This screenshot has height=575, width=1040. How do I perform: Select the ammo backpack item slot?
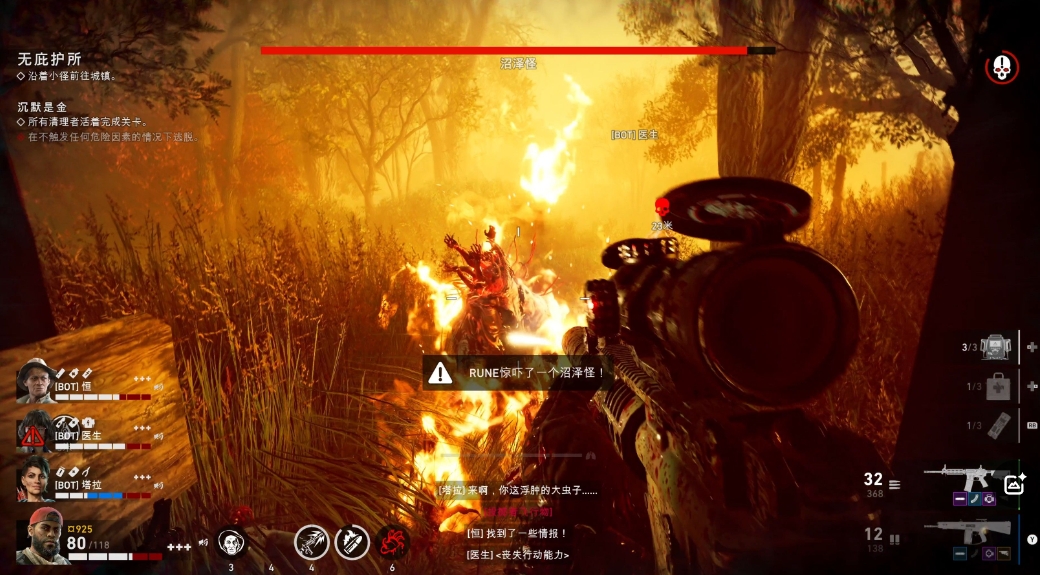[994, 347]
